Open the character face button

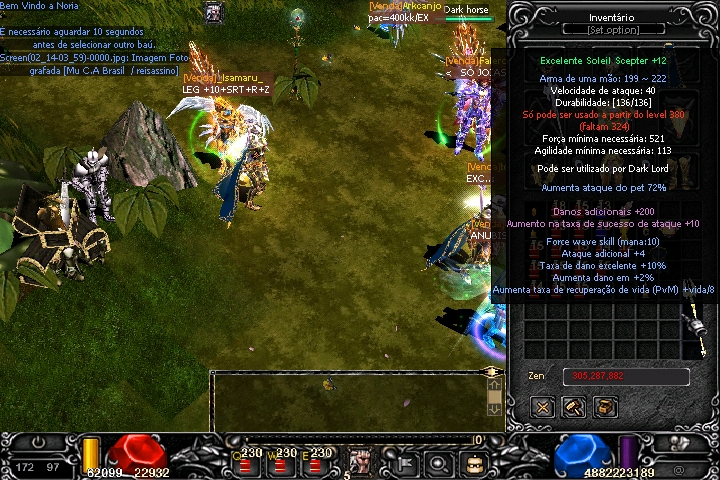475,463
